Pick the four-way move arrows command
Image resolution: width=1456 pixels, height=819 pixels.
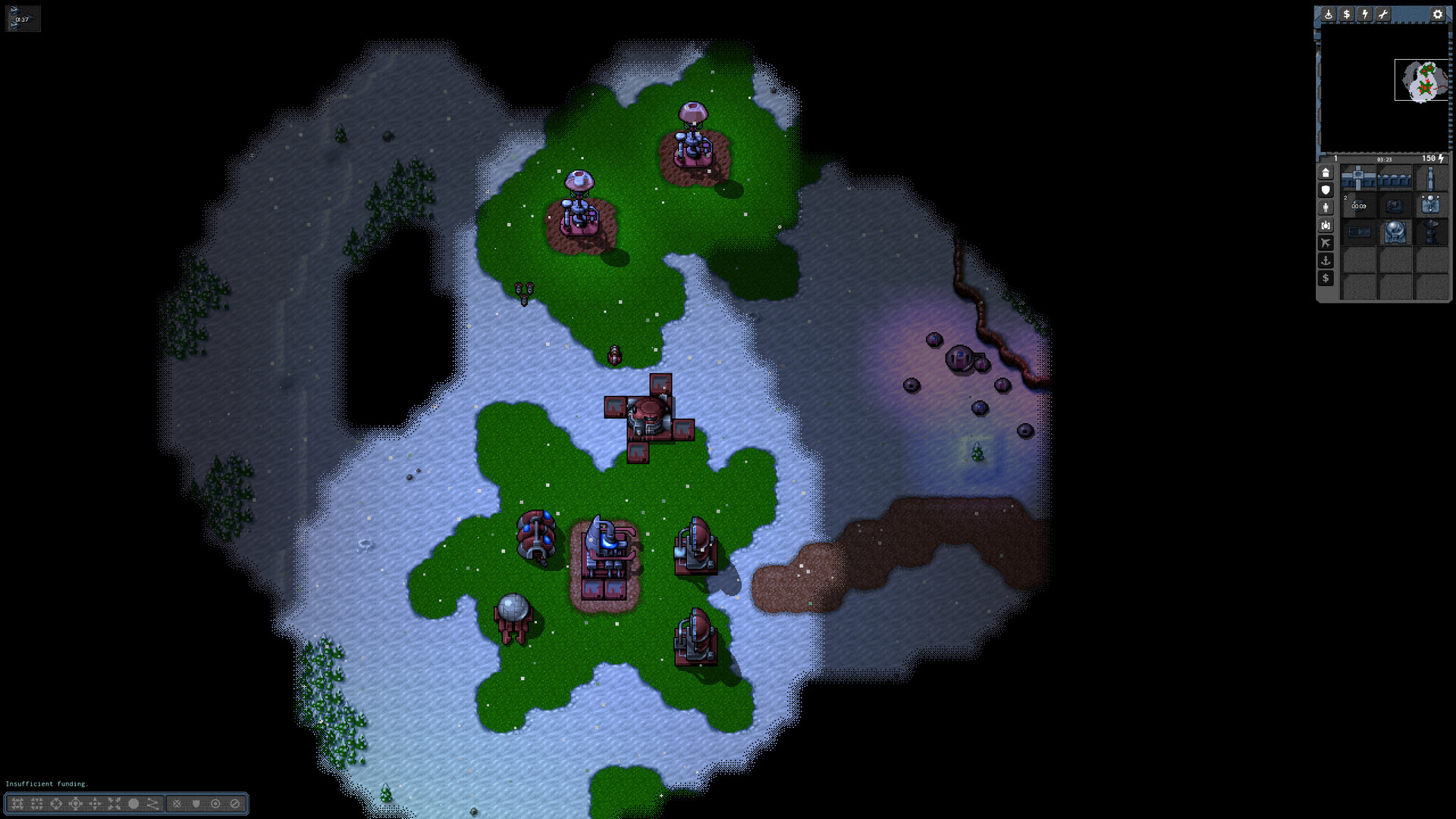point(95,804)
